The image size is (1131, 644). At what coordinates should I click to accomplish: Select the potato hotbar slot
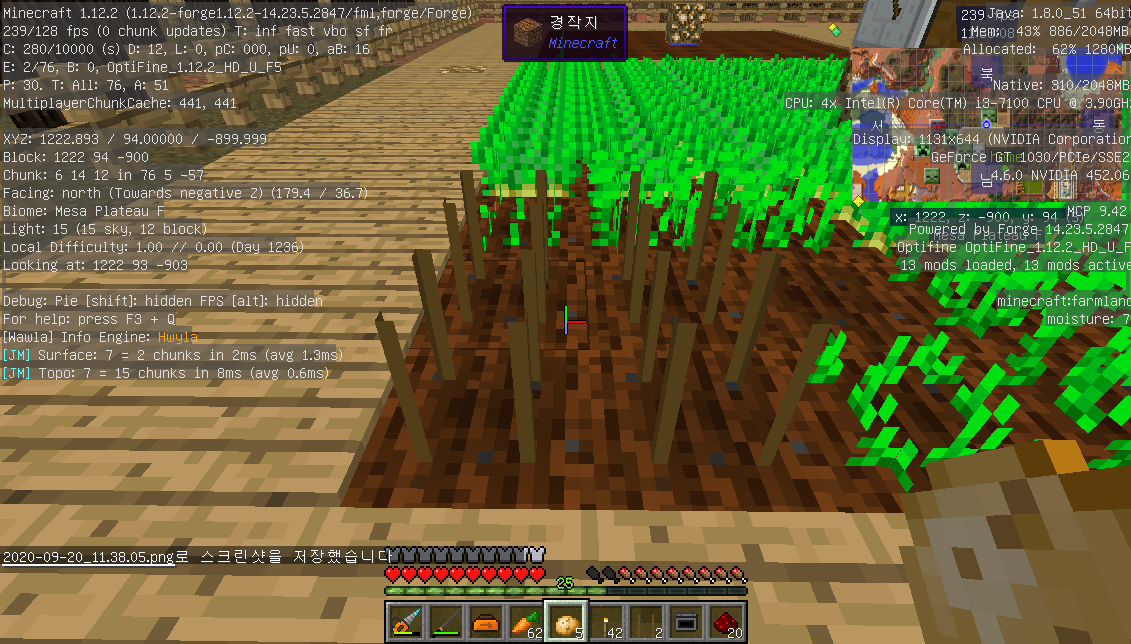[x=566, y=622]
